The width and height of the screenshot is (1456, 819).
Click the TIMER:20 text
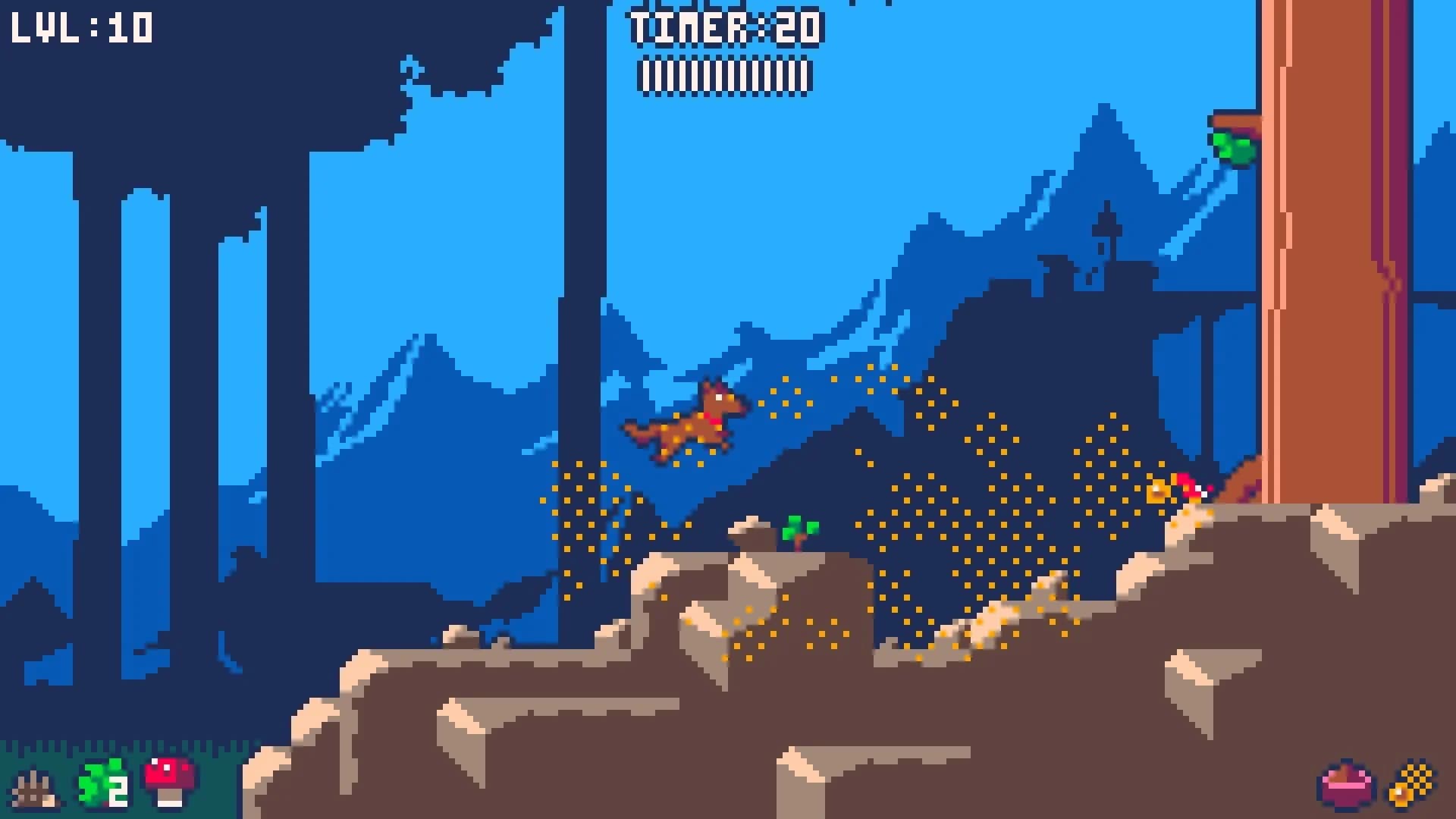pos(724,29)
